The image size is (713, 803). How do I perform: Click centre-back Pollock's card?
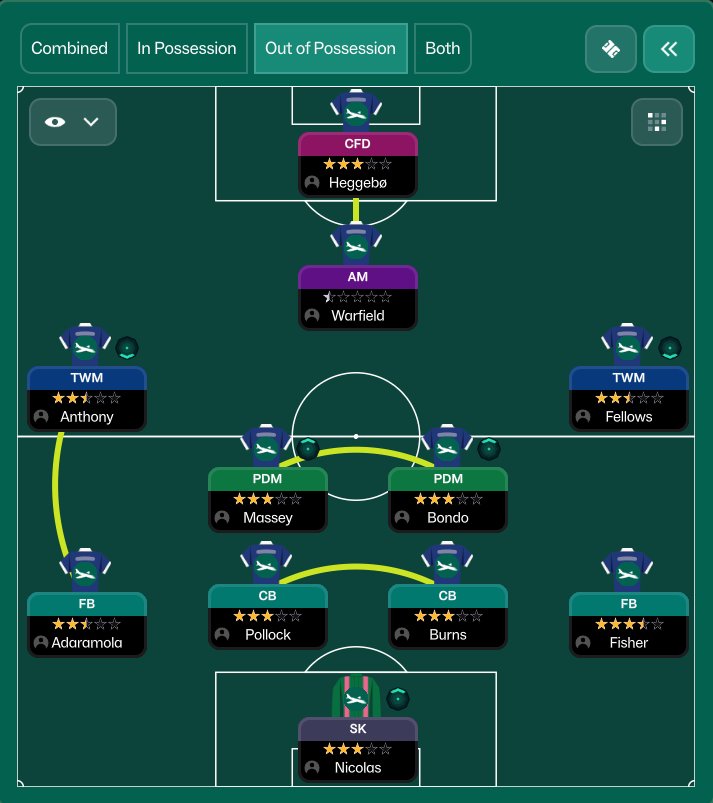[267, 615]
